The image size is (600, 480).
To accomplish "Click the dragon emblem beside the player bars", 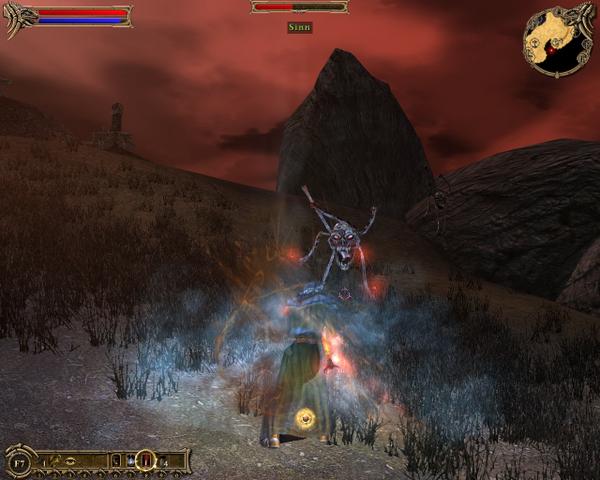I will click(18, 16).
